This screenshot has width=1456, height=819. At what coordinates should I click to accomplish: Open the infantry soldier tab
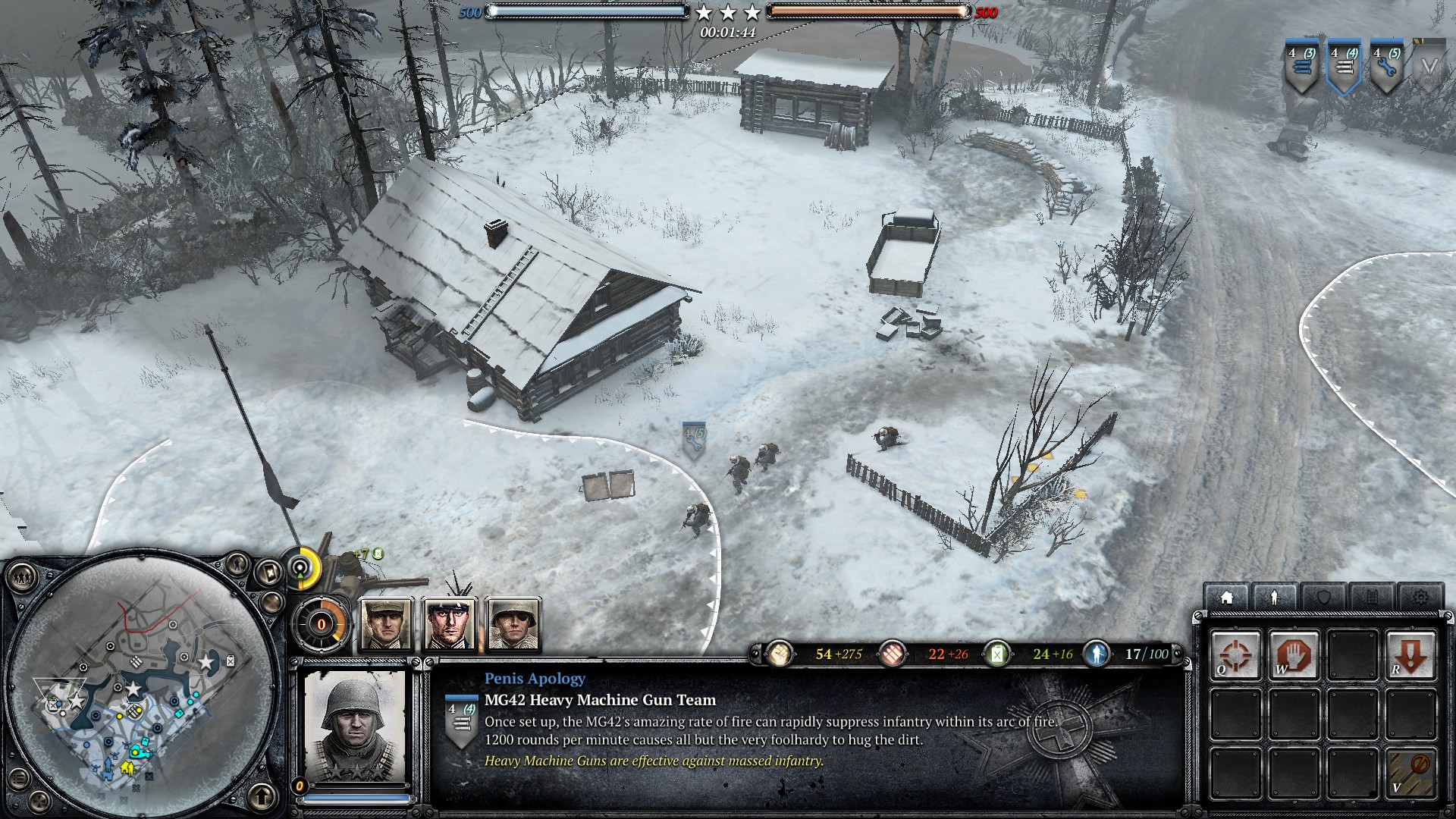tap(1275, 598)
